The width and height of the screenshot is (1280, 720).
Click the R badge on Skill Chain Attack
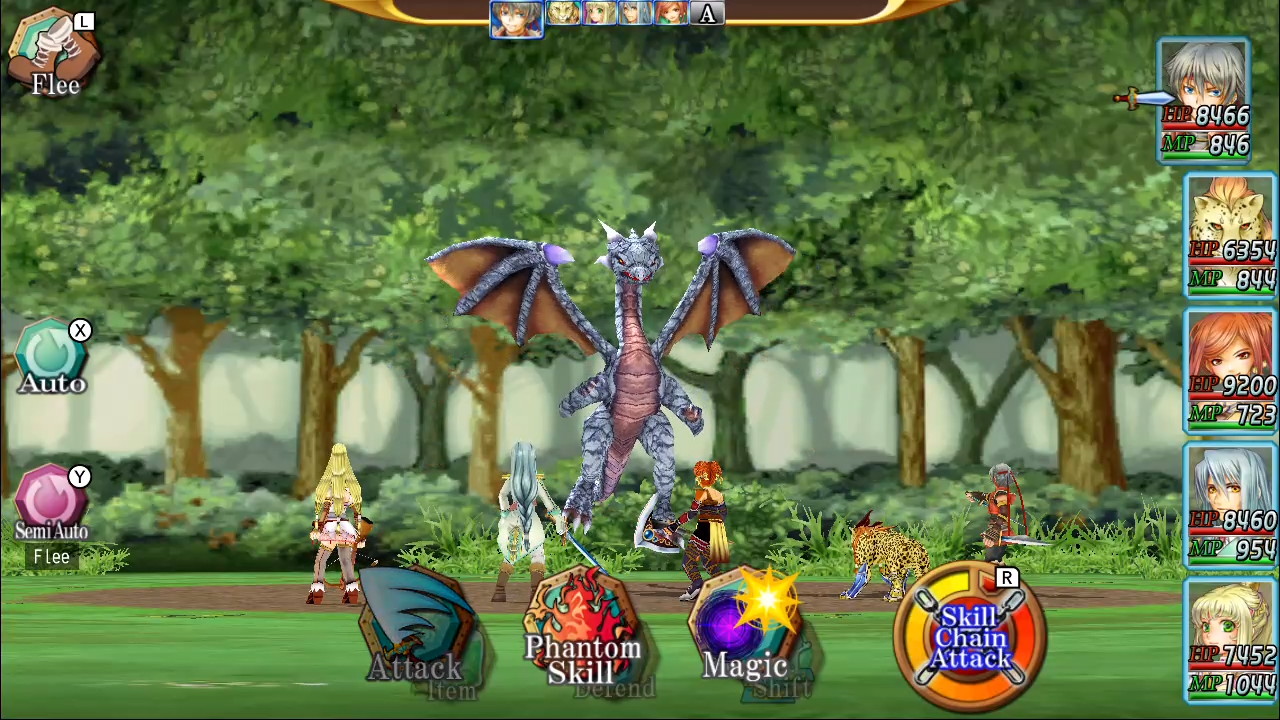click(1007, 578)
